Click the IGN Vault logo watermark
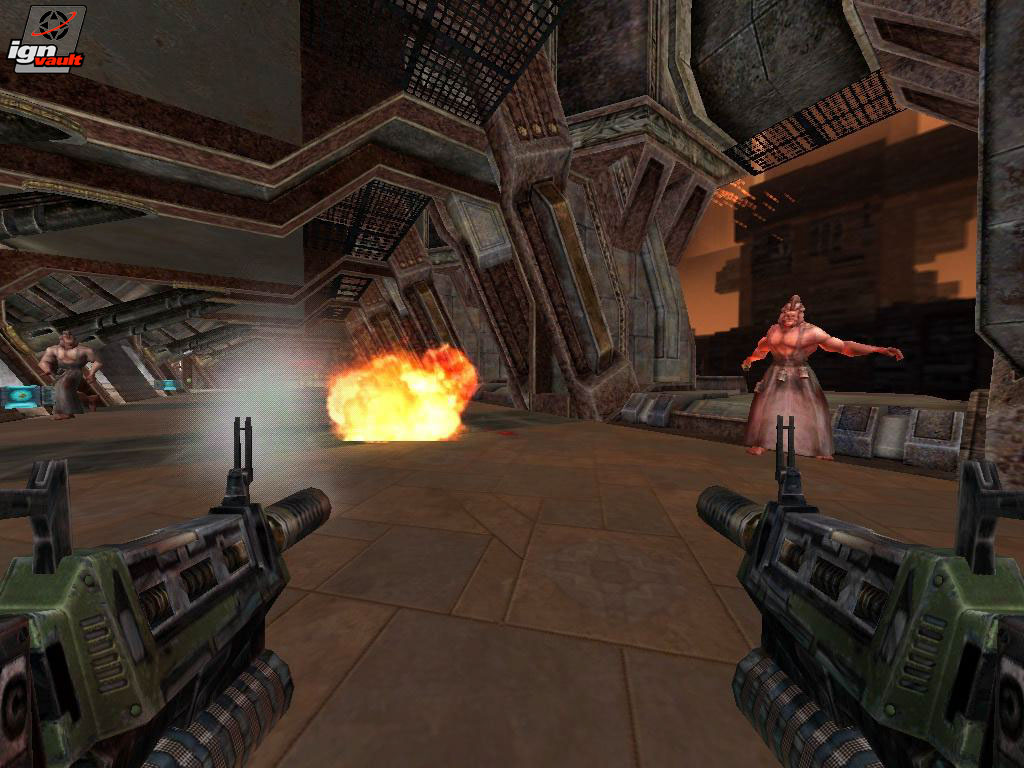The width and height of the screenshot is (1024, 768). pos(47,39)
